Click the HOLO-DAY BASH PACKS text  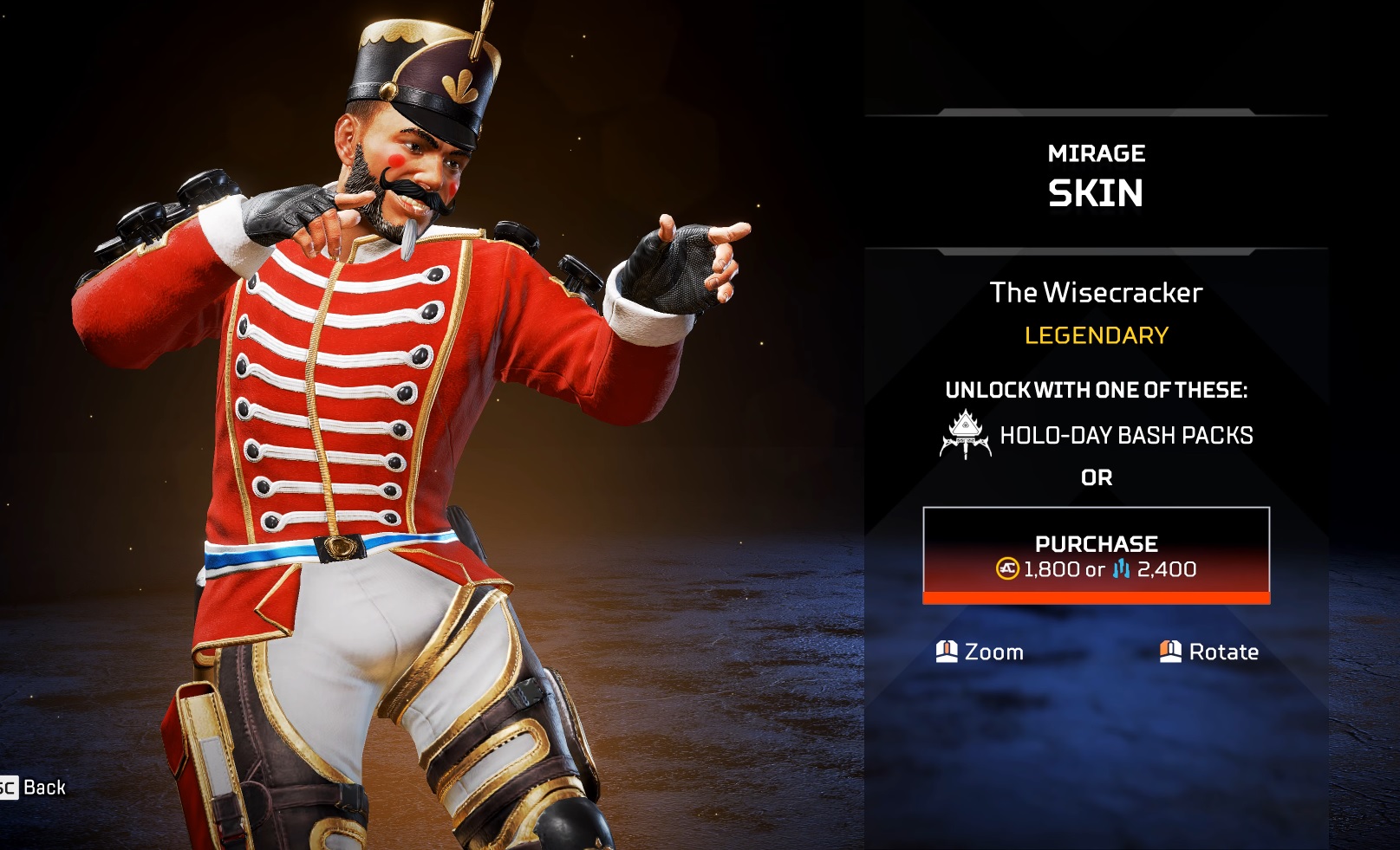[x=1127, y=435]
